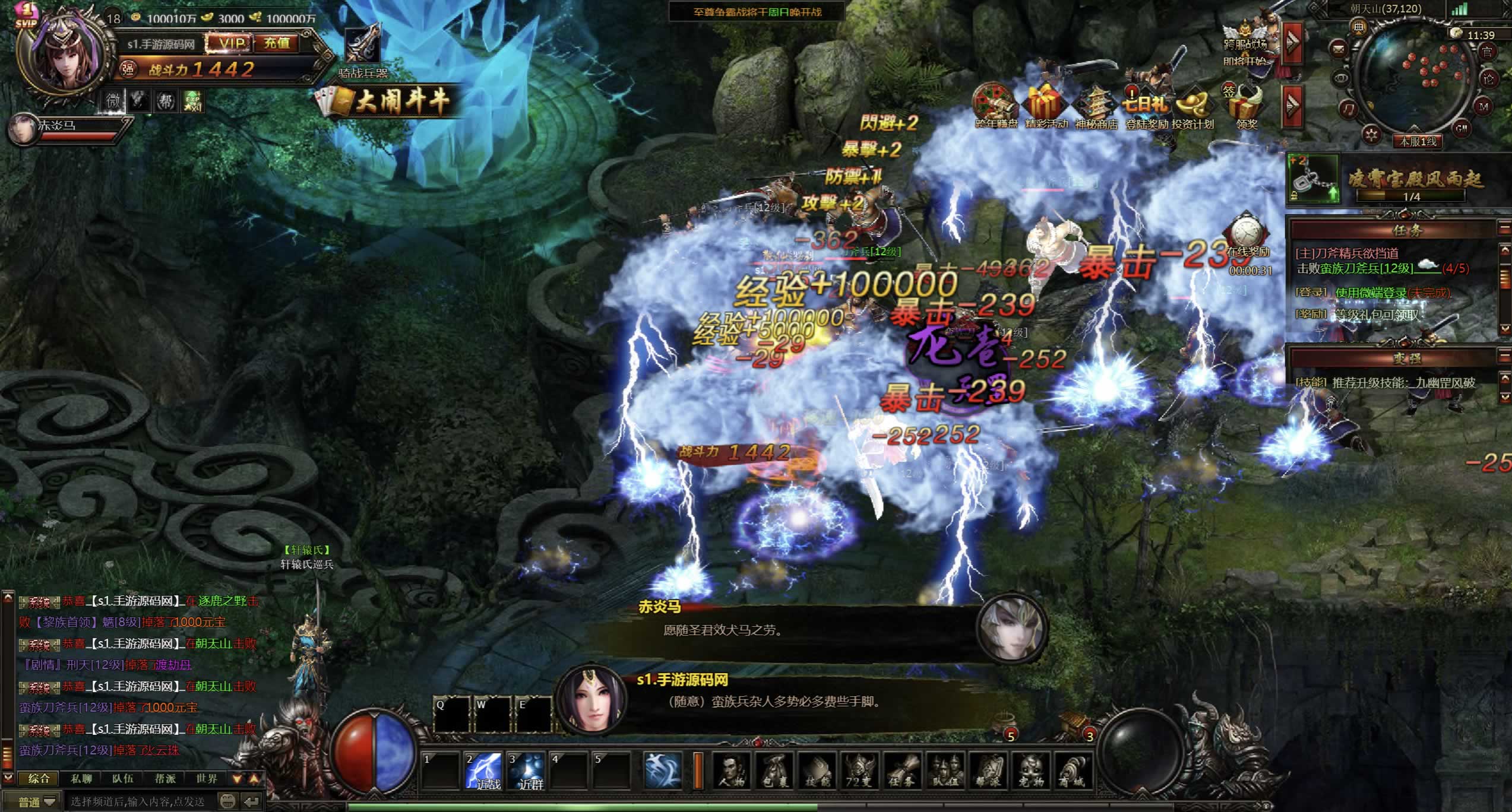Activate the 近群 skill in slot 3
The image size is (1512, 812).
527,770
